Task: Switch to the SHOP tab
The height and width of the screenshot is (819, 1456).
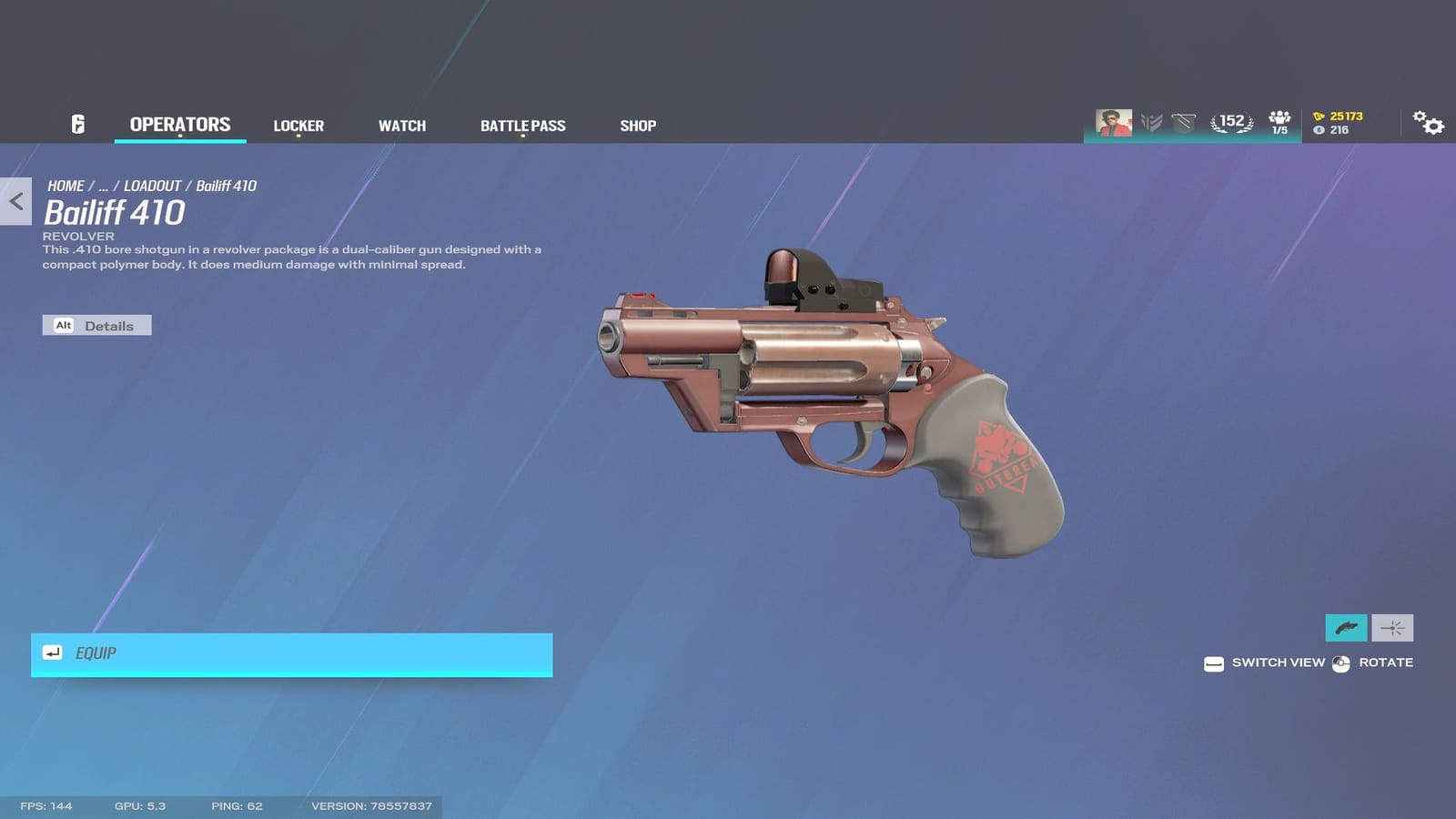Action: [x=637, y=126]
